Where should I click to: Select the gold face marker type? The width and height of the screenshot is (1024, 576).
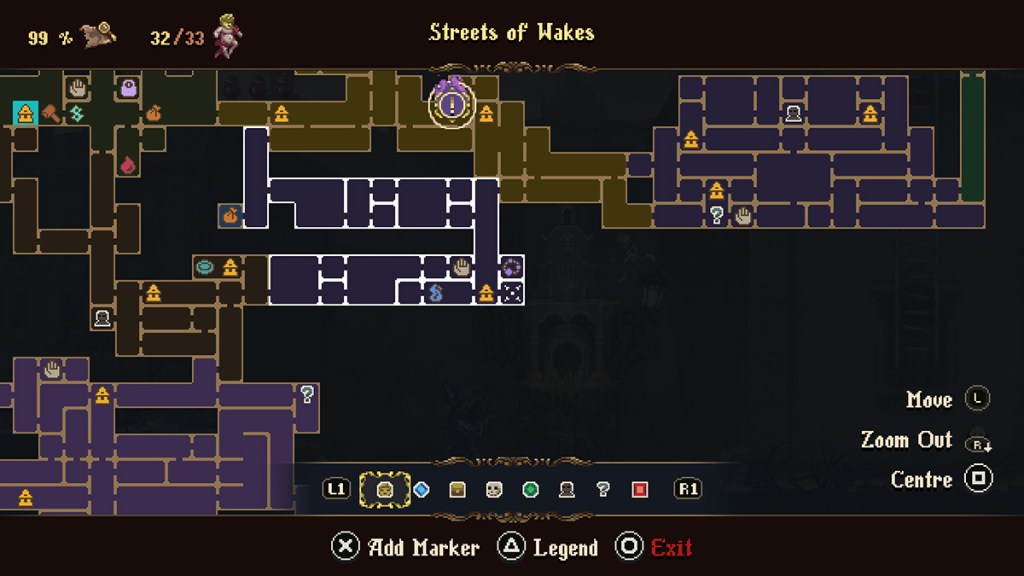point(384,489)
